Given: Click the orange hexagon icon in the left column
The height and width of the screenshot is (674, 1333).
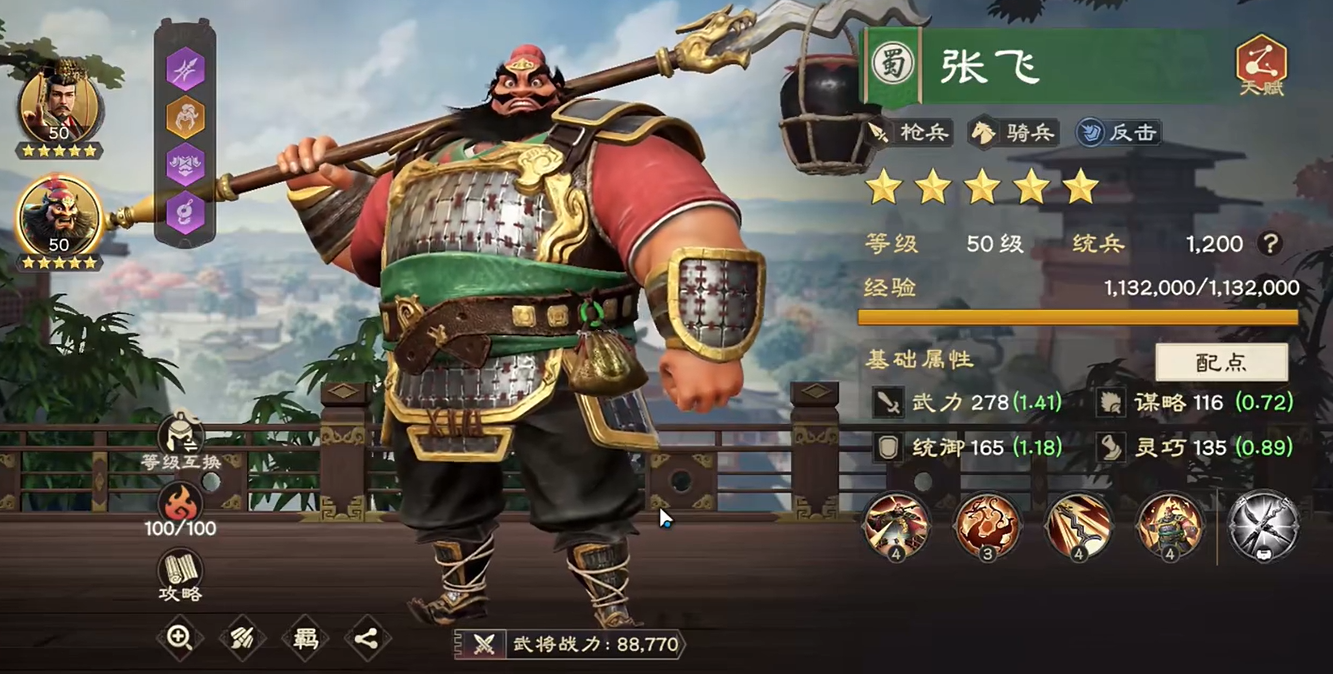Looking at the screenshot, I should coord(185,117).
